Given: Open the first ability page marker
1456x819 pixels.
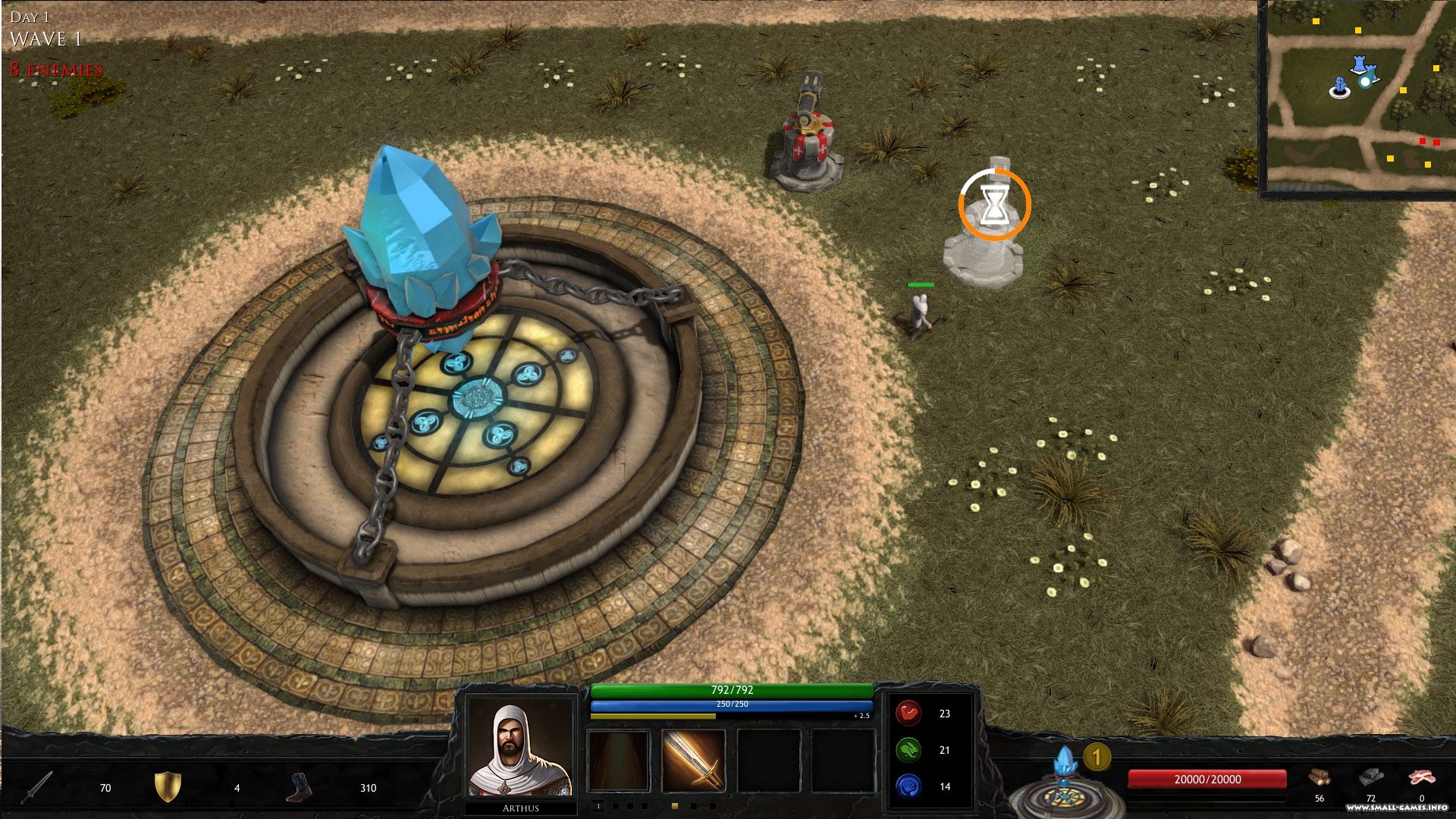Looking at the screenshot, I should pos(598,806).
